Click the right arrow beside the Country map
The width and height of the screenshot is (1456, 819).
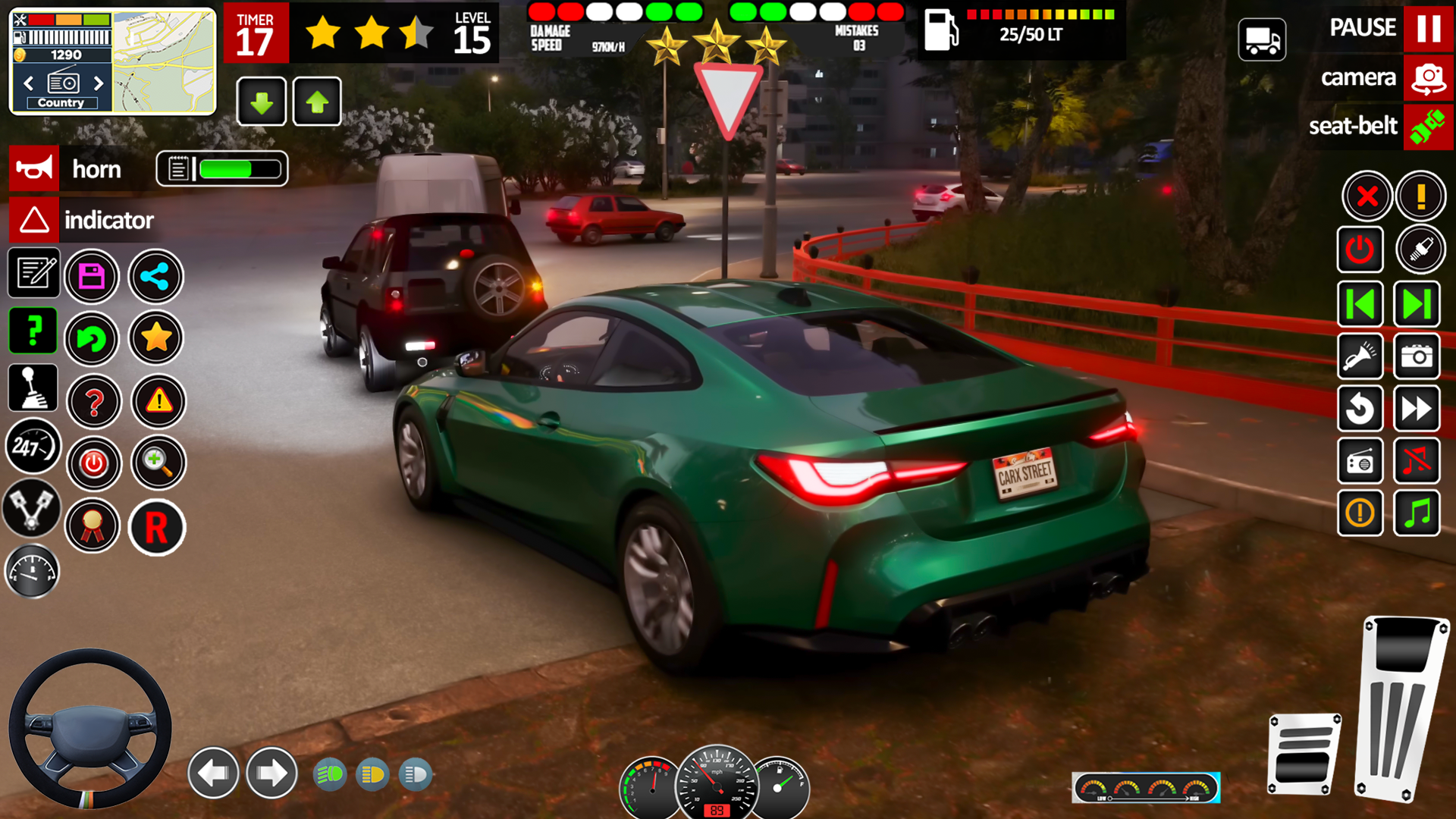click(99, 83)
